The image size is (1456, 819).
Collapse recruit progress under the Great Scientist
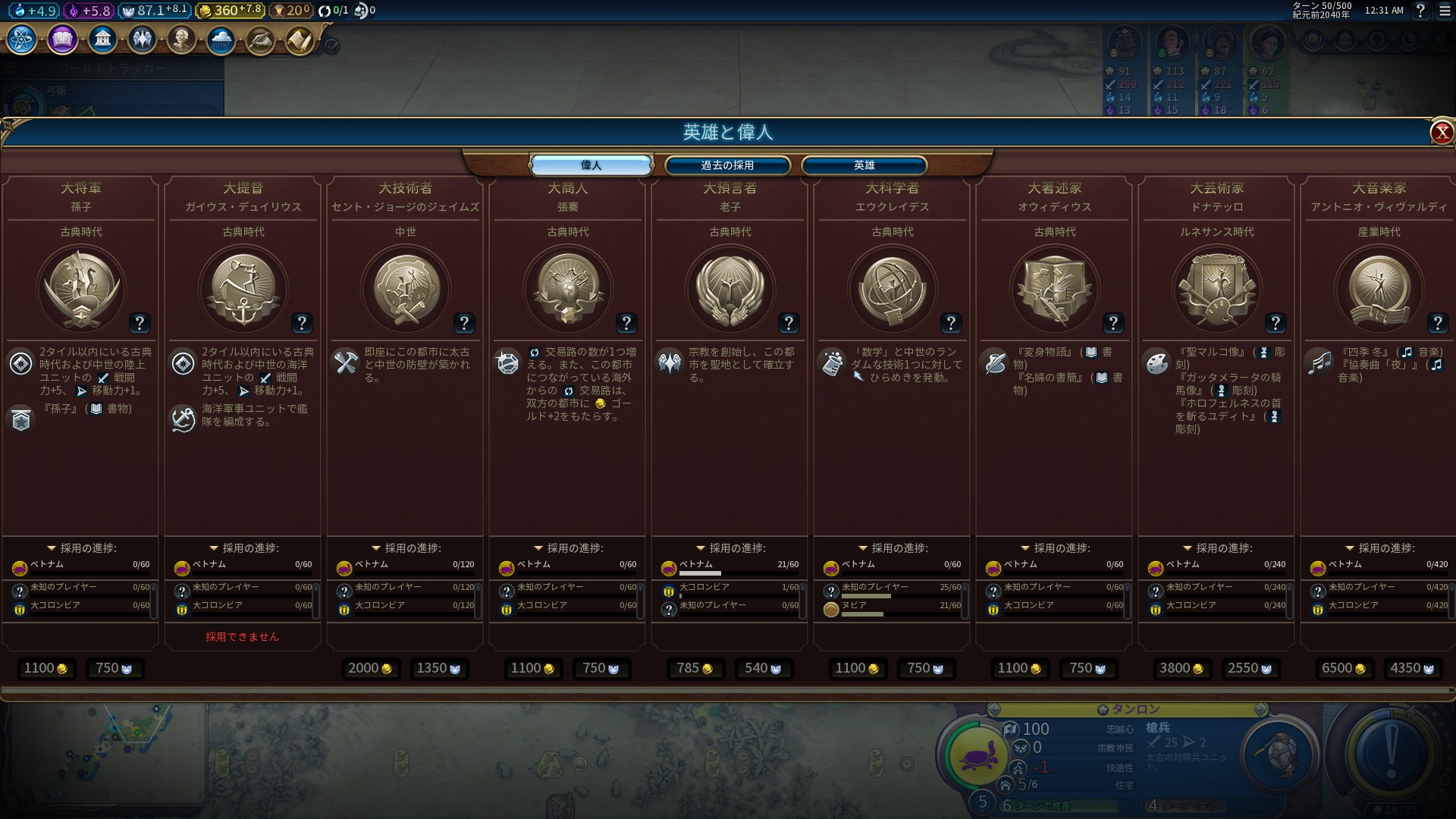point(864,547)
